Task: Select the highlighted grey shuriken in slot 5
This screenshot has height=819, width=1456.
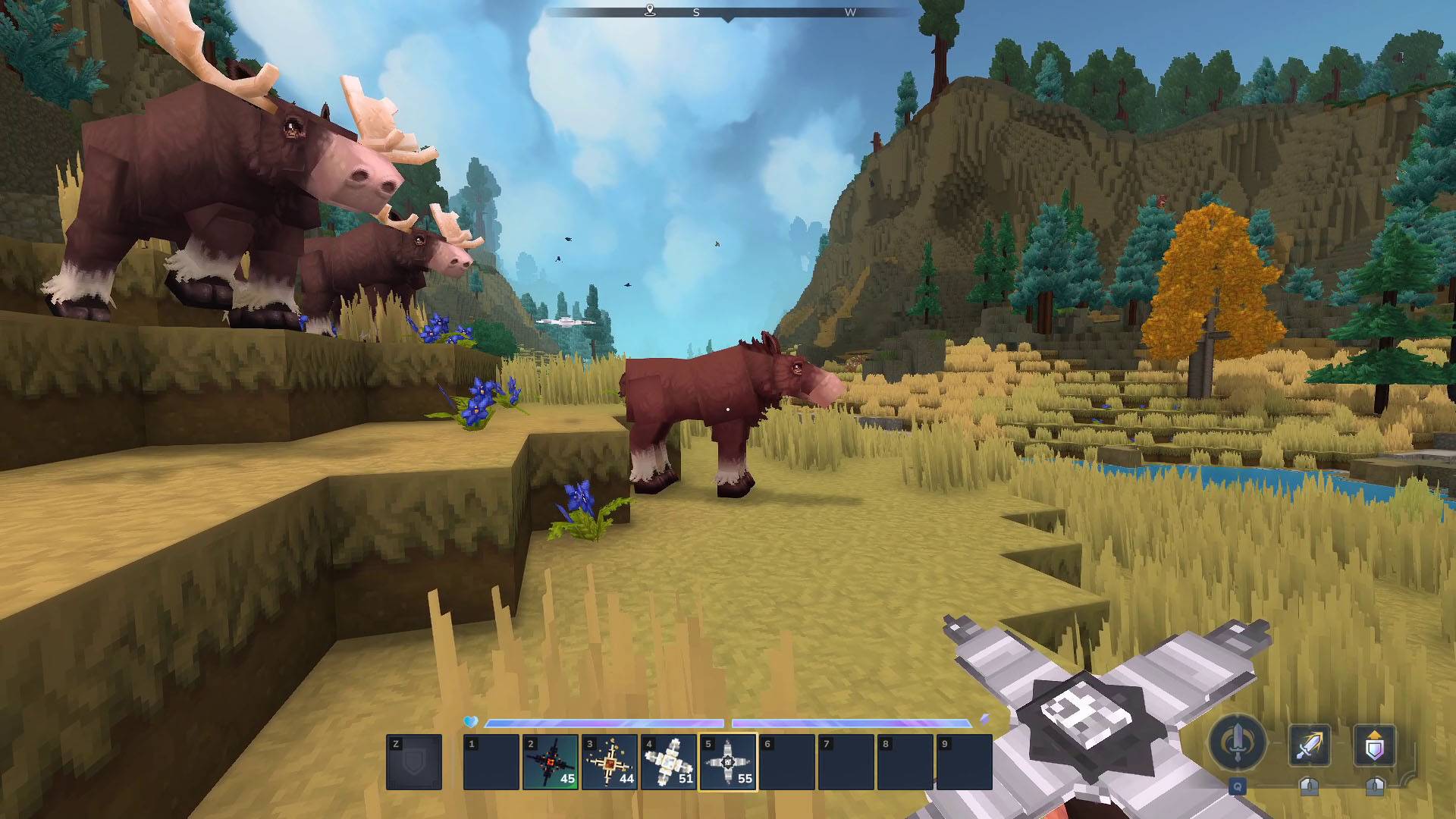Action: [x=727, y=761]
